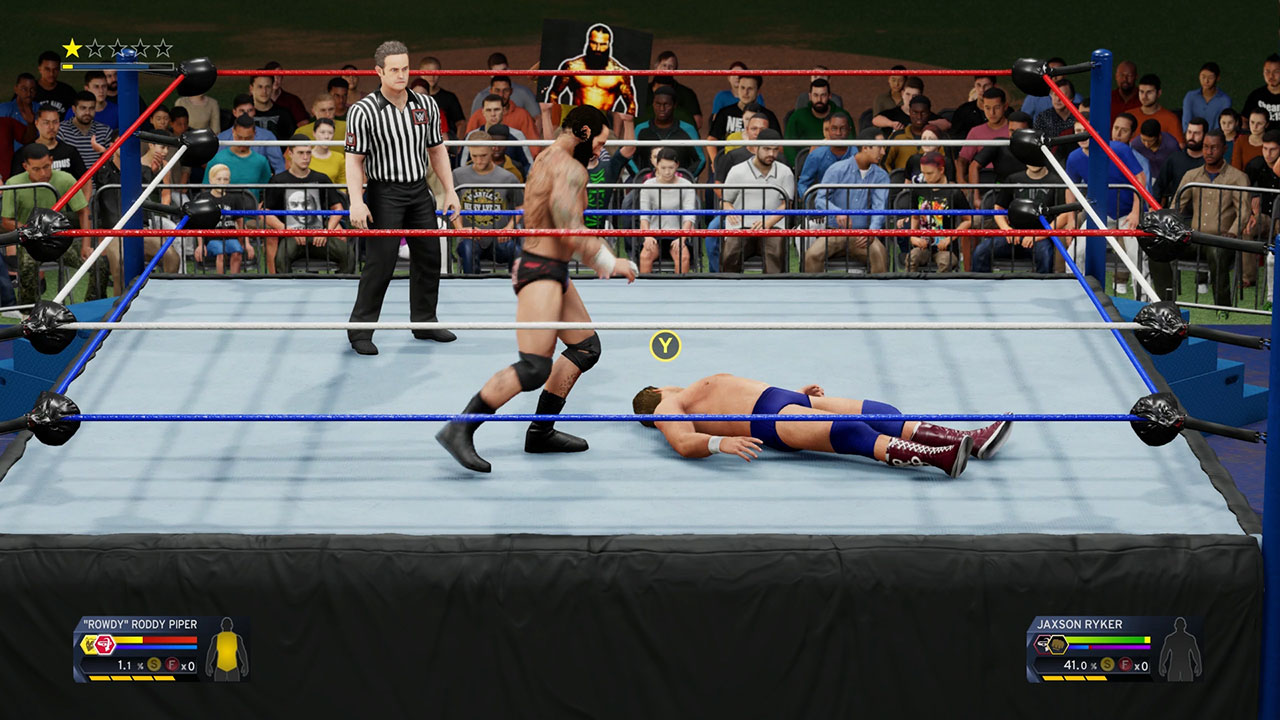Click Piper's yellow hexagon ability icon
Viewport: 1280px width, 720px height.
(87, 644)
